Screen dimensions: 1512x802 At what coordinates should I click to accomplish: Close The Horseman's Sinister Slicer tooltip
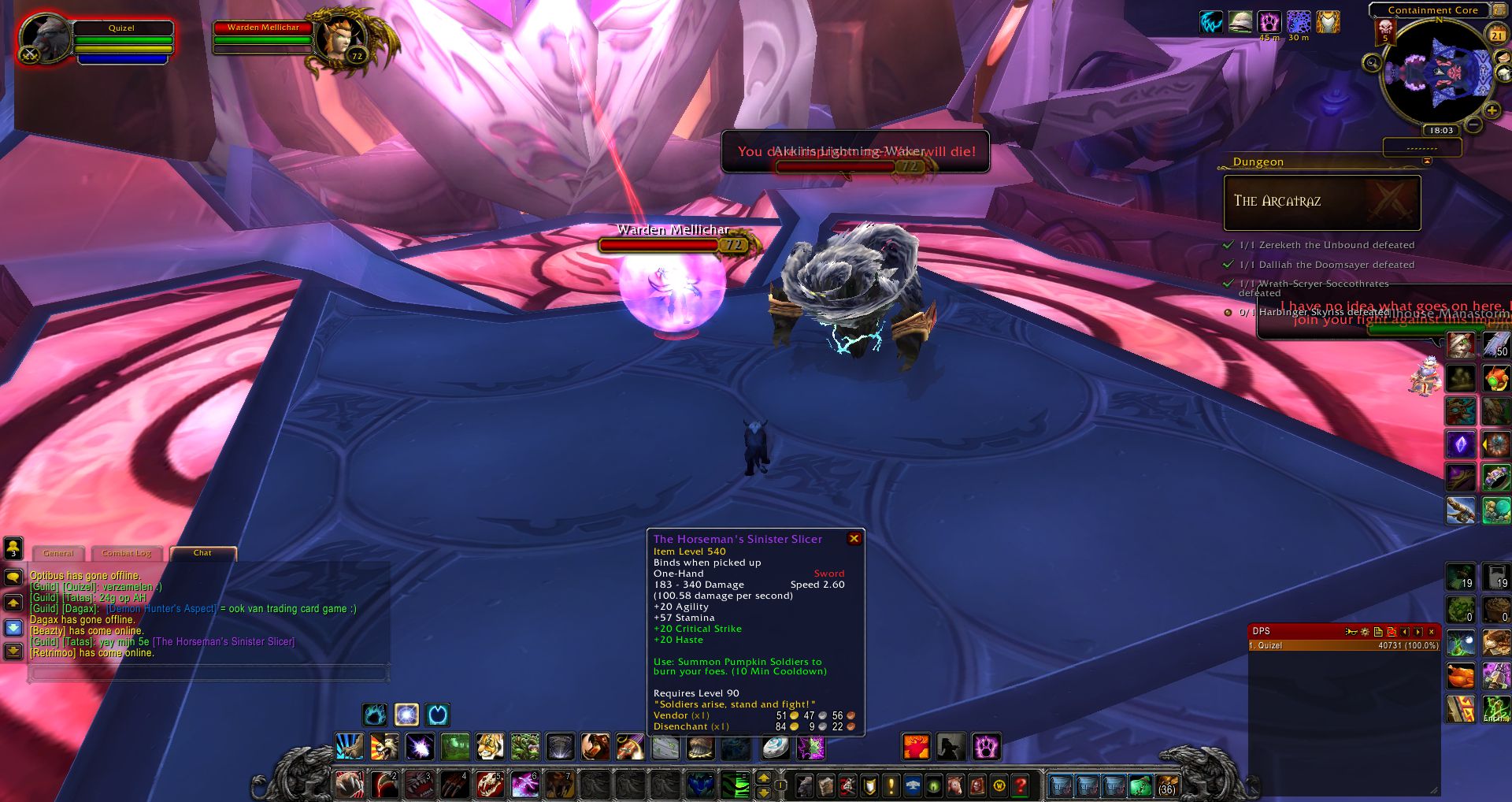(x=854, y=539)
